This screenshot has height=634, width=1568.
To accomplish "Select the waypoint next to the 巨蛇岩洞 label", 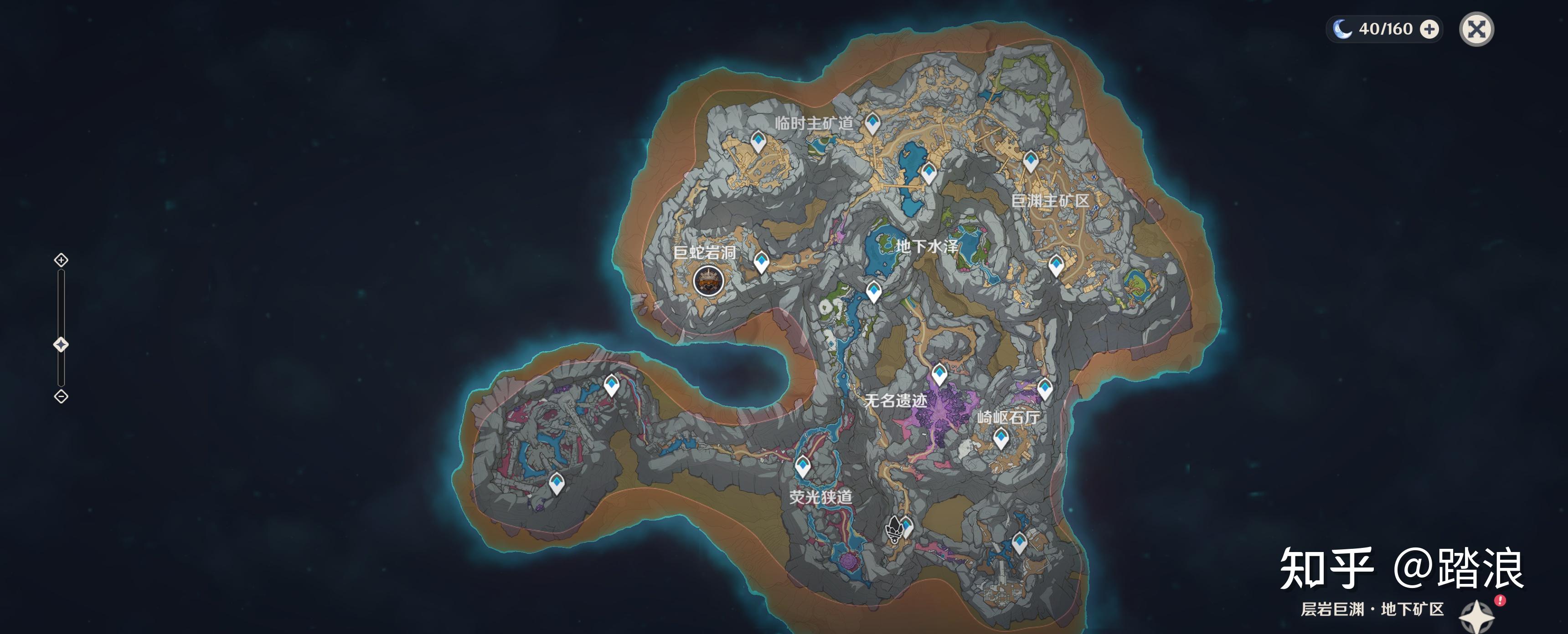I will tap(761, 262).
